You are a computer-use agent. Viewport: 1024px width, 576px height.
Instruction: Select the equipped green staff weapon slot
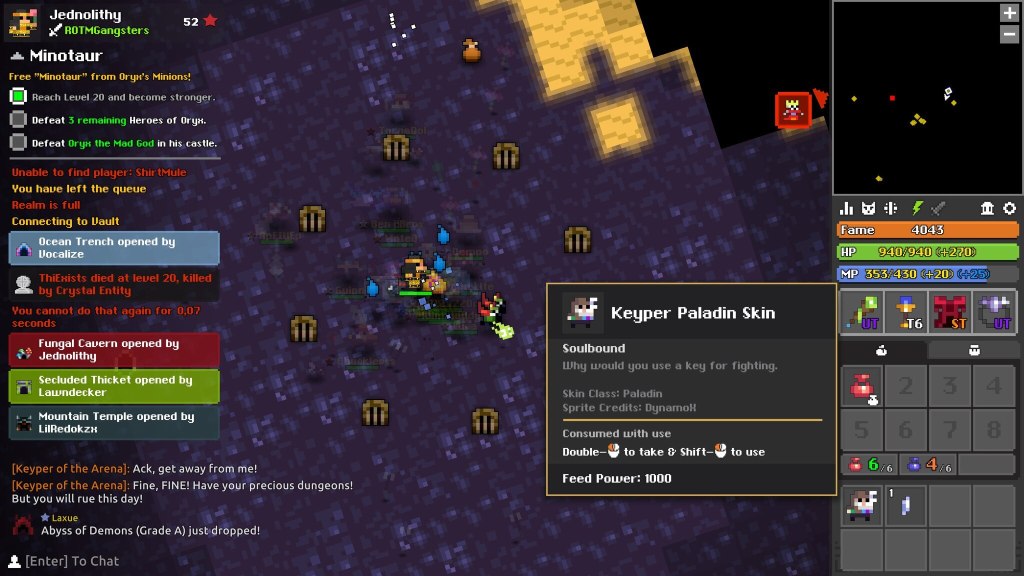point(860,311)
